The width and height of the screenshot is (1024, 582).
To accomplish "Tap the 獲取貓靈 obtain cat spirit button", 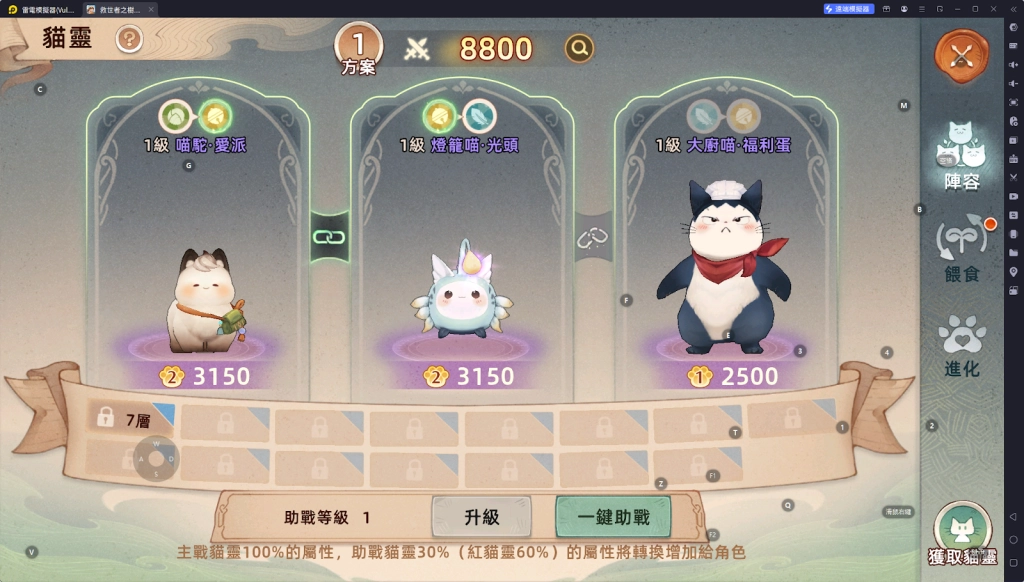I will tap(962, 535).
